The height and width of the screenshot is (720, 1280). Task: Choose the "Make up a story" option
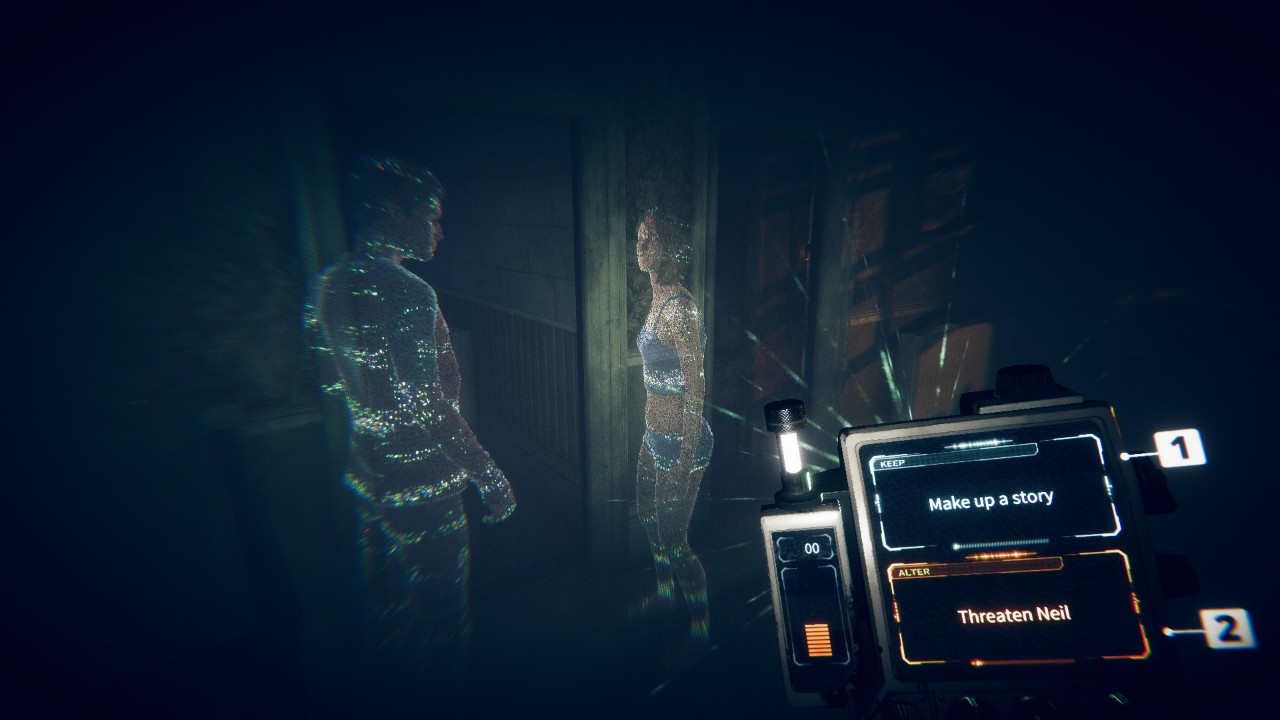(991, 500)
